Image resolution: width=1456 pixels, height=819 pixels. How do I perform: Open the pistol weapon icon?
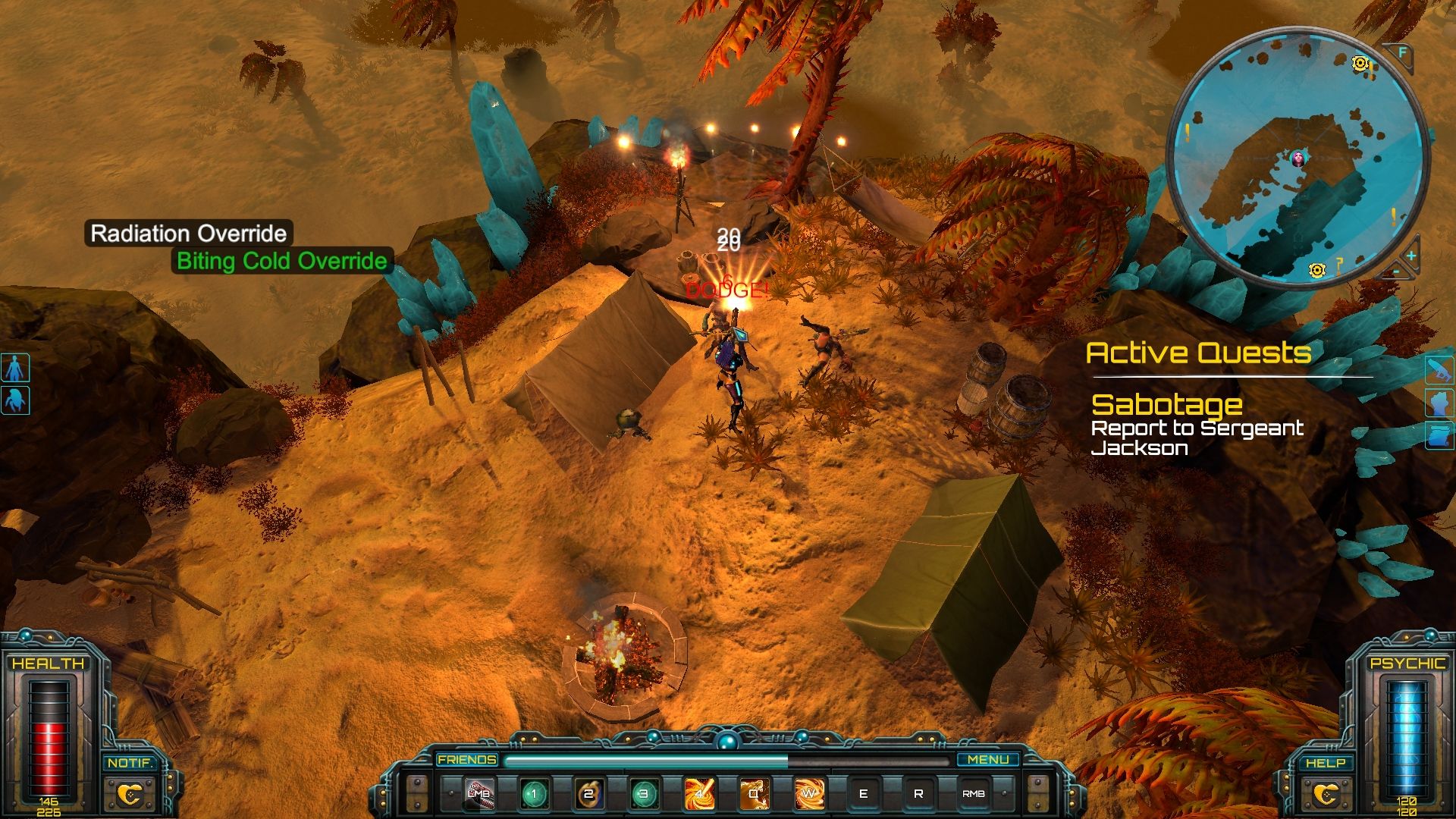pos(1439,369)
